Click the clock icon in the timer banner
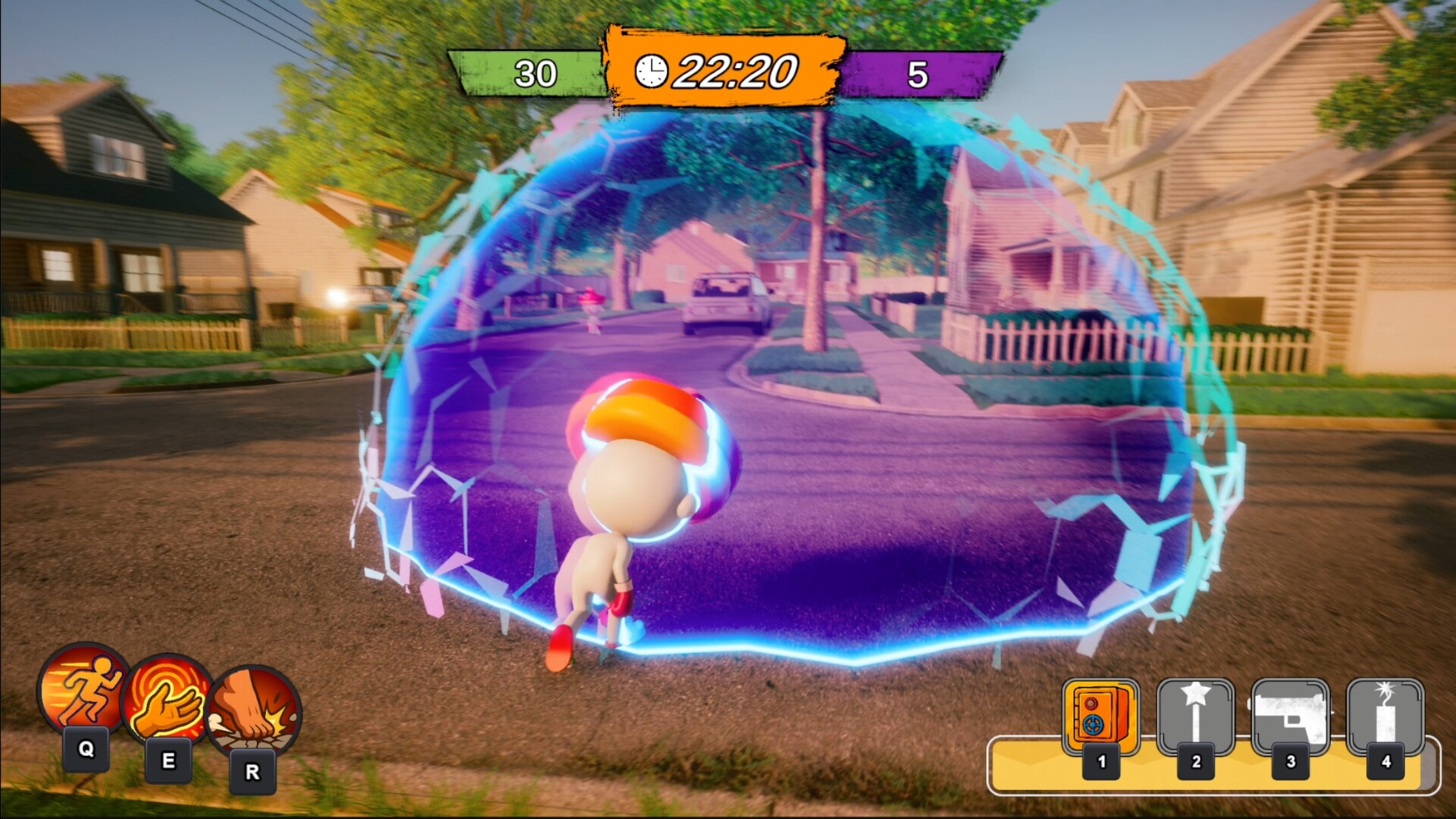Screen dimensions: 1456x819 point(653,72)
